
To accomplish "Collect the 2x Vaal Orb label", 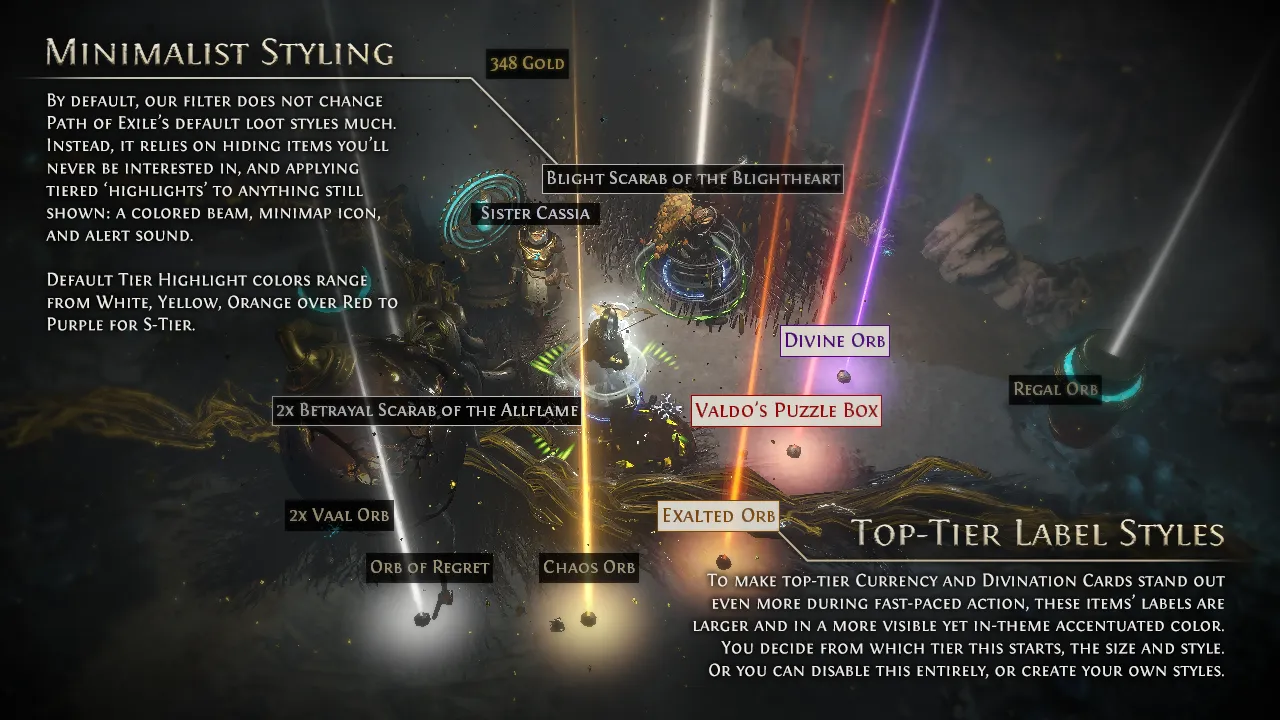I will coord(339,515).
